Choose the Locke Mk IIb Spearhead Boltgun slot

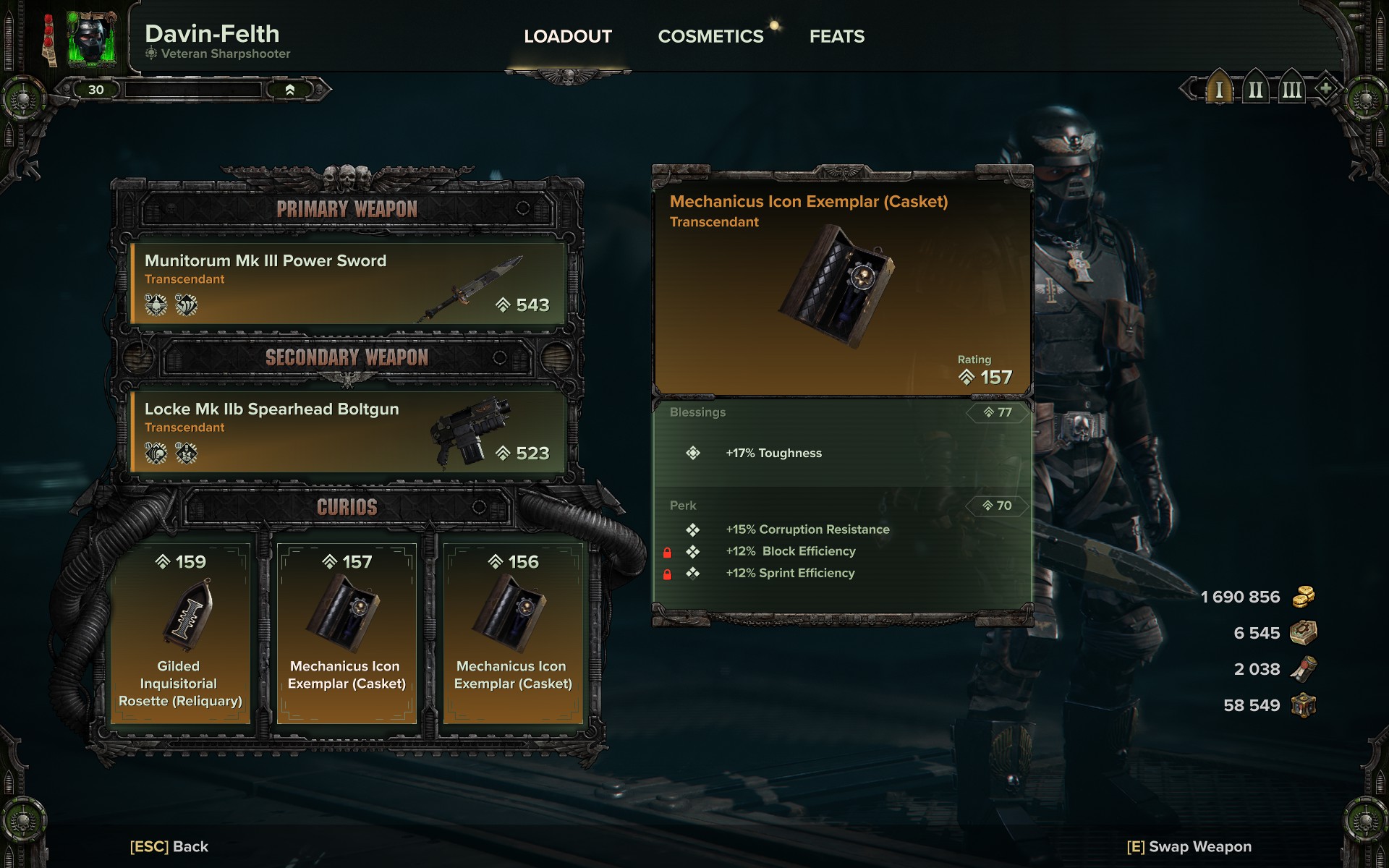pos(347,432)
